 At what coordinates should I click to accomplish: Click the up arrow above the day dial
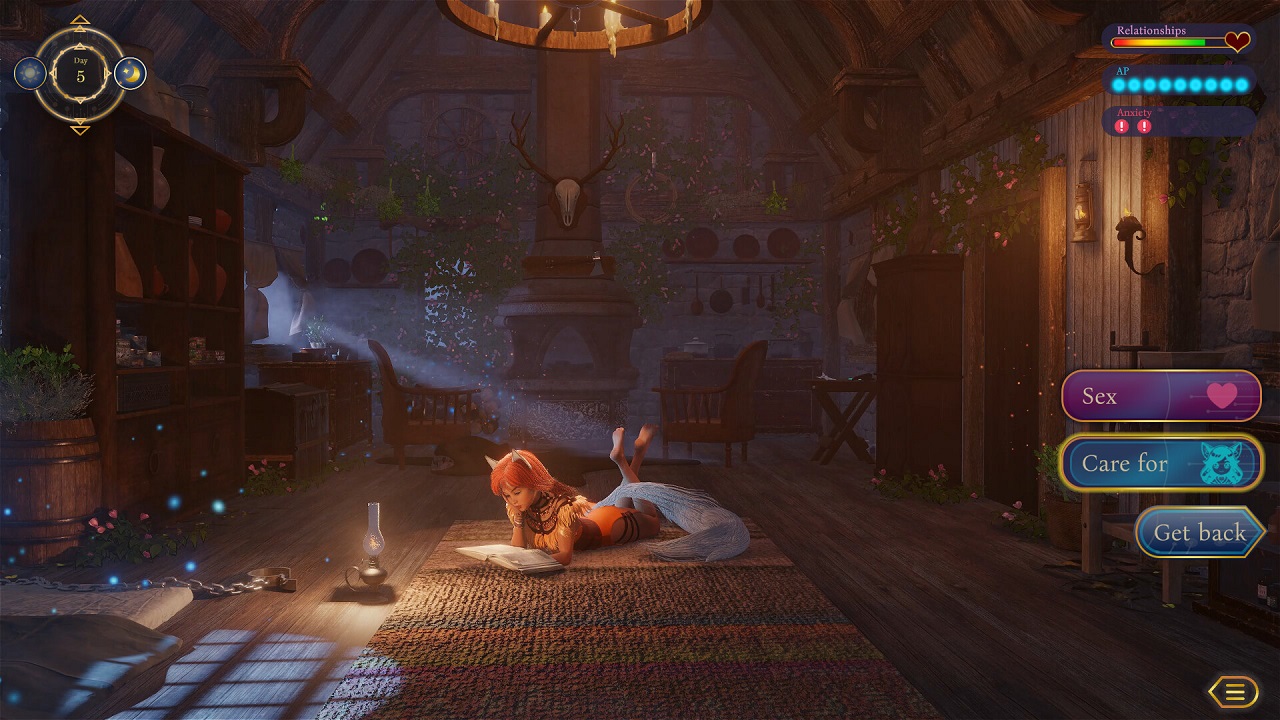pyautogui.click(x=80, y=20)
